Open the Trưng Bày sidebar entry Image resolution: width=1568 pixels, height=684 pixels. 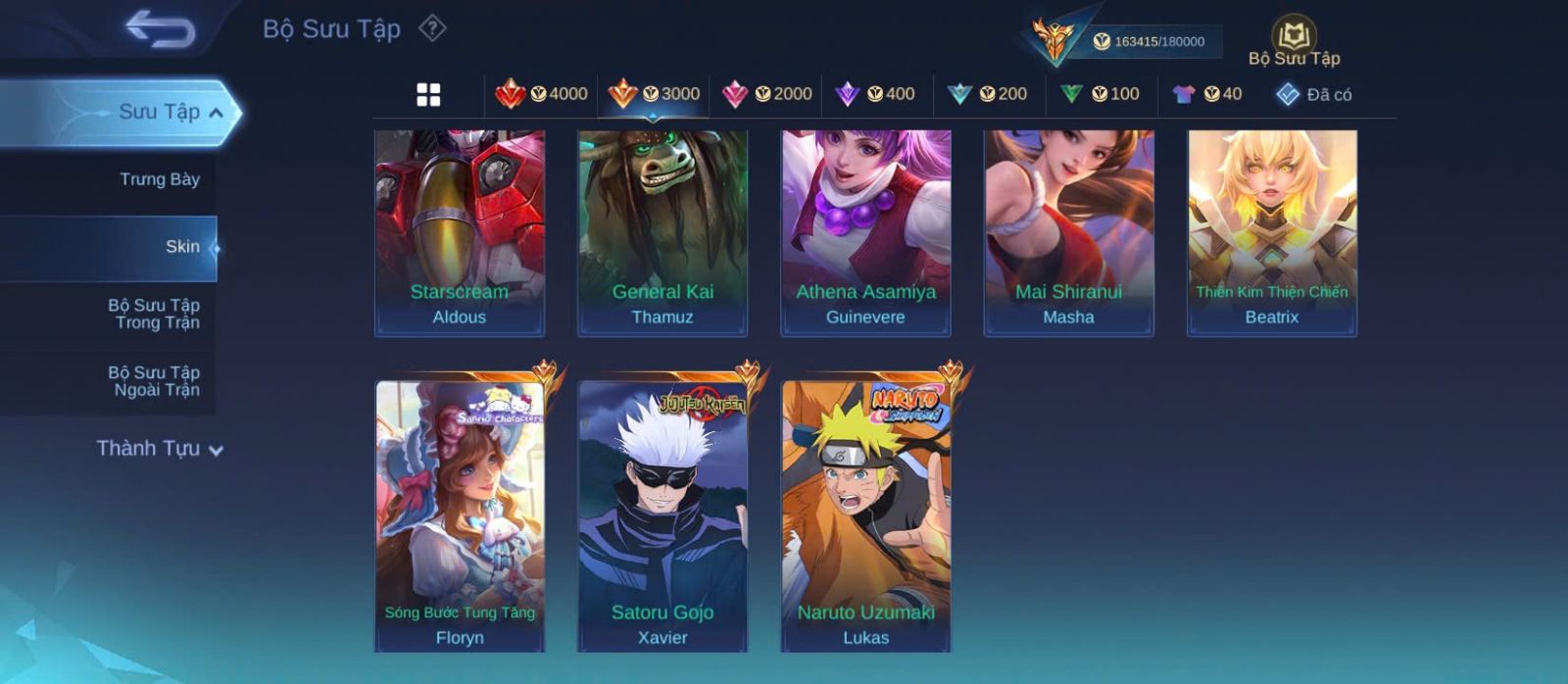pyautogui.click(x=159, y=179)
